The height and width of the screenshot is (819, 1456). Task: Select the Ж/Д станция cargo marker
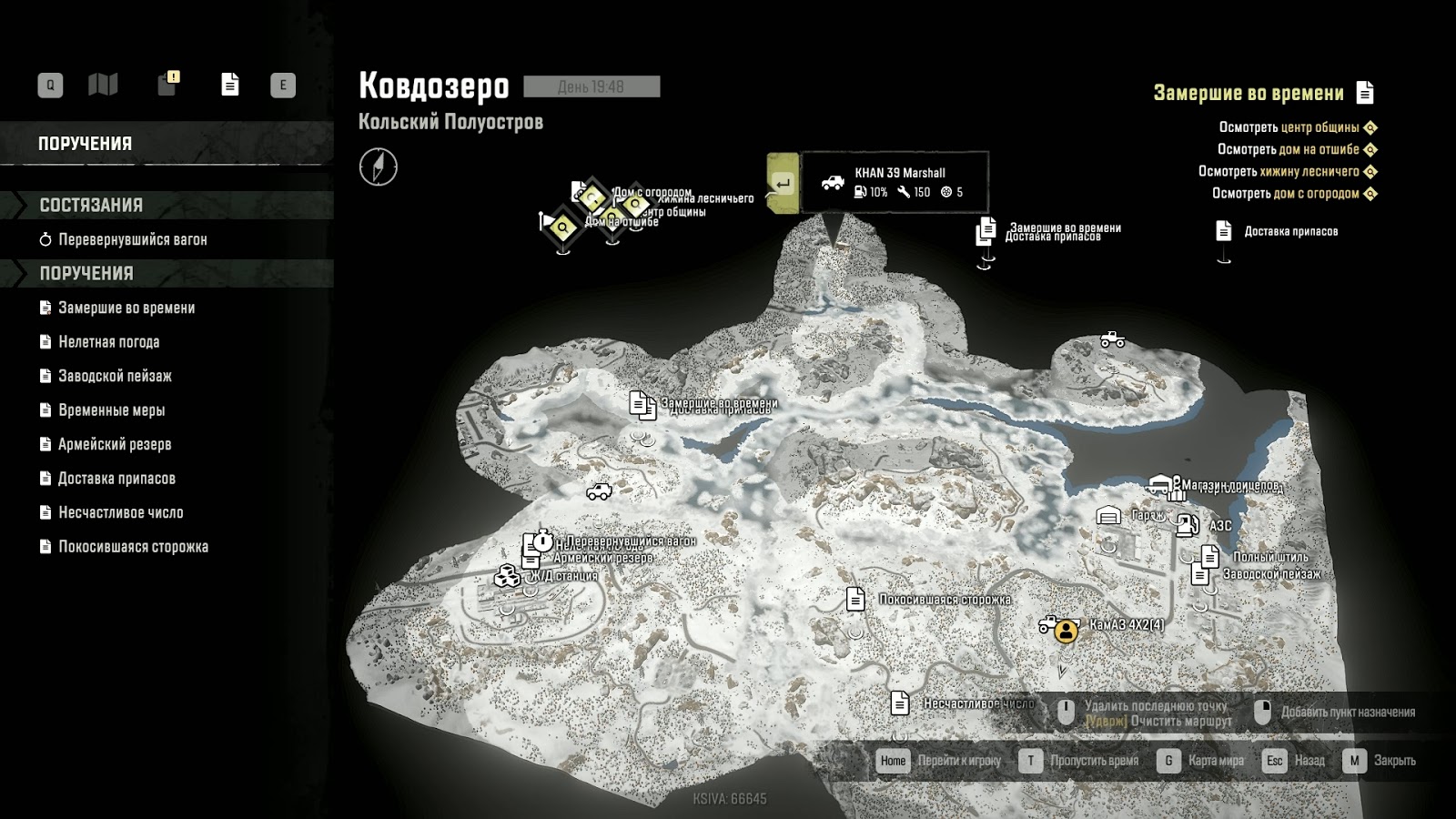tap(507, 576)
